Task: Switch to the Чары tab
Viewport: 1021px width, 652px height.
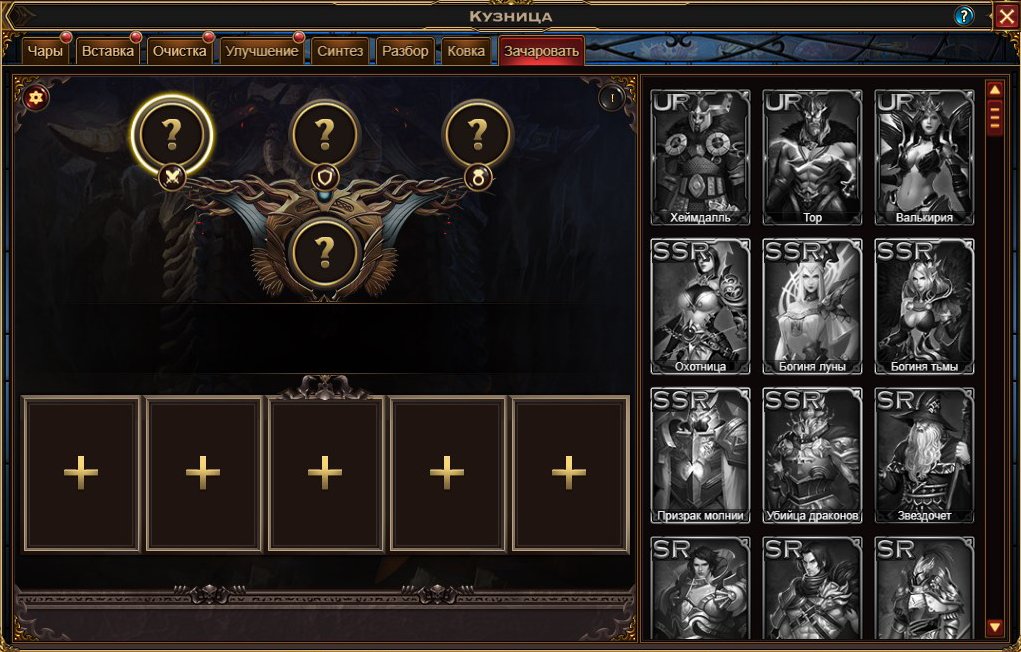Action: (x=46, y=52)
